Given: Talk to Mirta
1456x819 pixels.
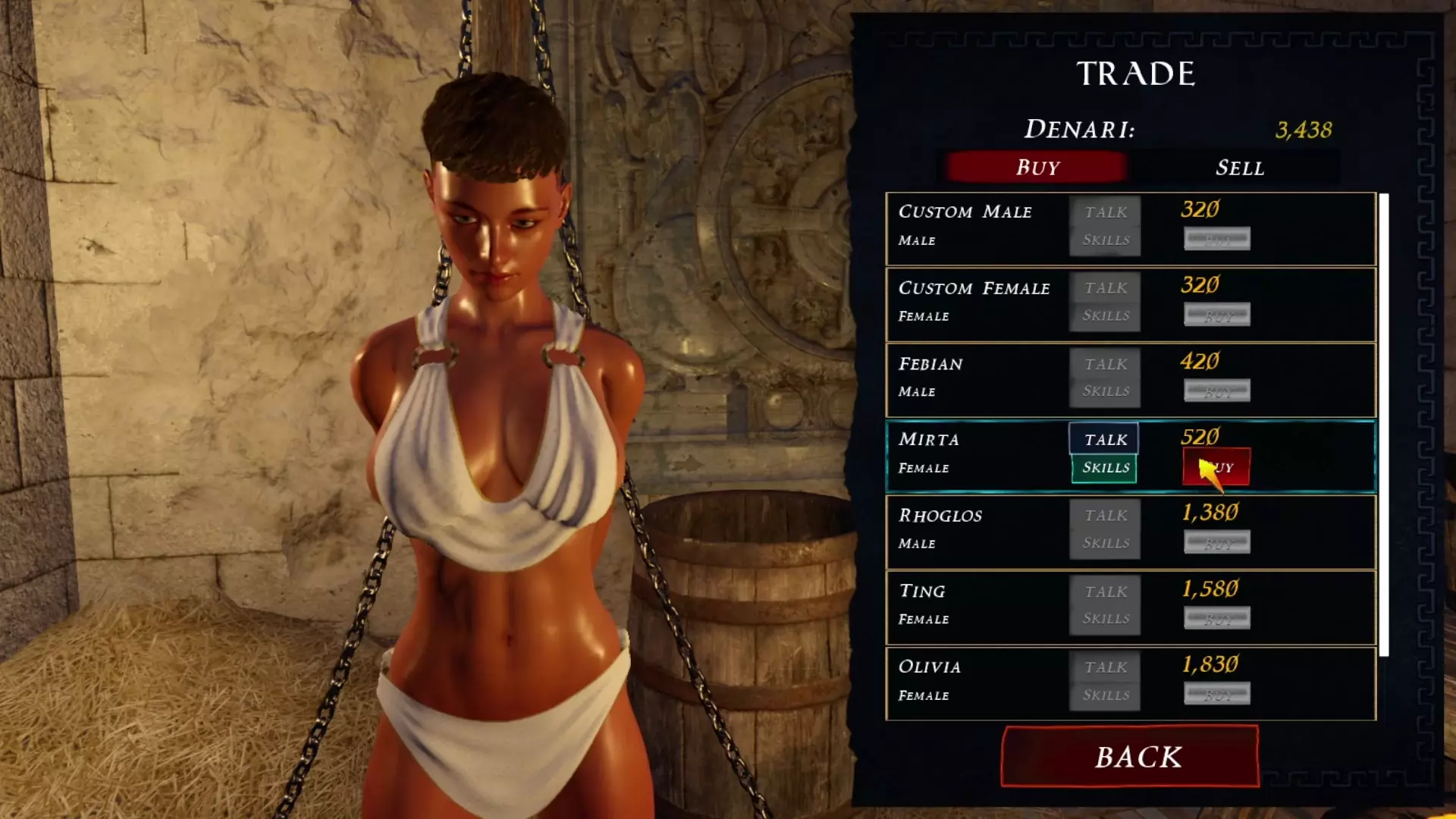Looking at the screenshot, I should [1104, 439].
